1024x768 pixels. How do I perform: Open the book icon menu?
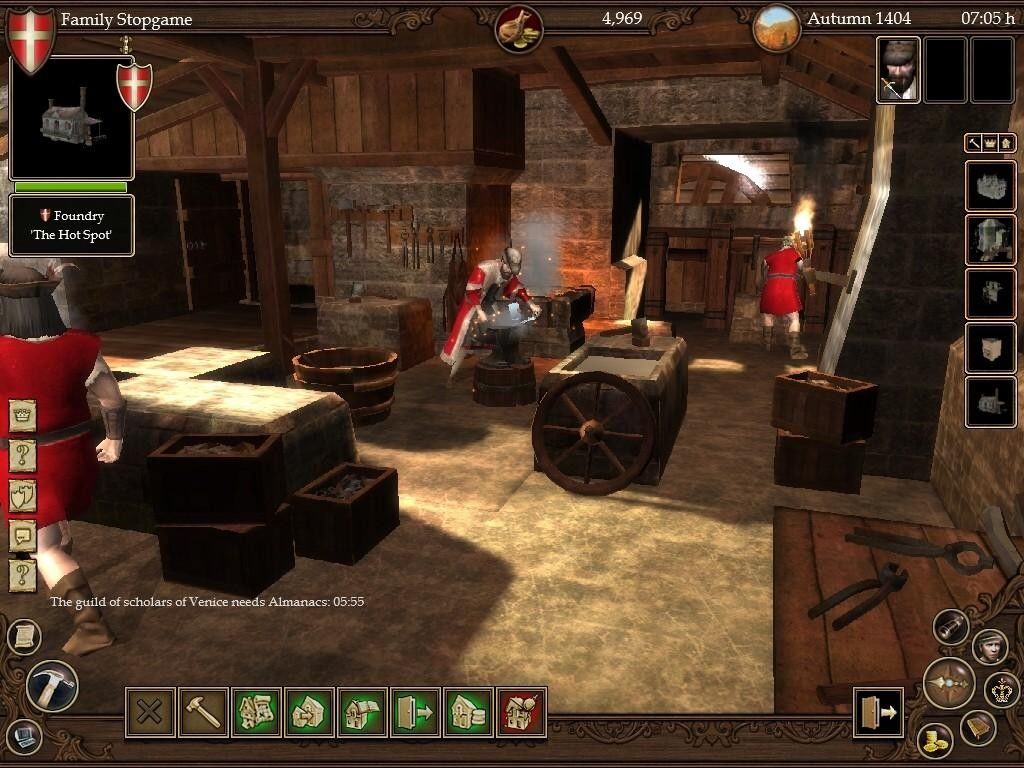[x=978, y=728]
